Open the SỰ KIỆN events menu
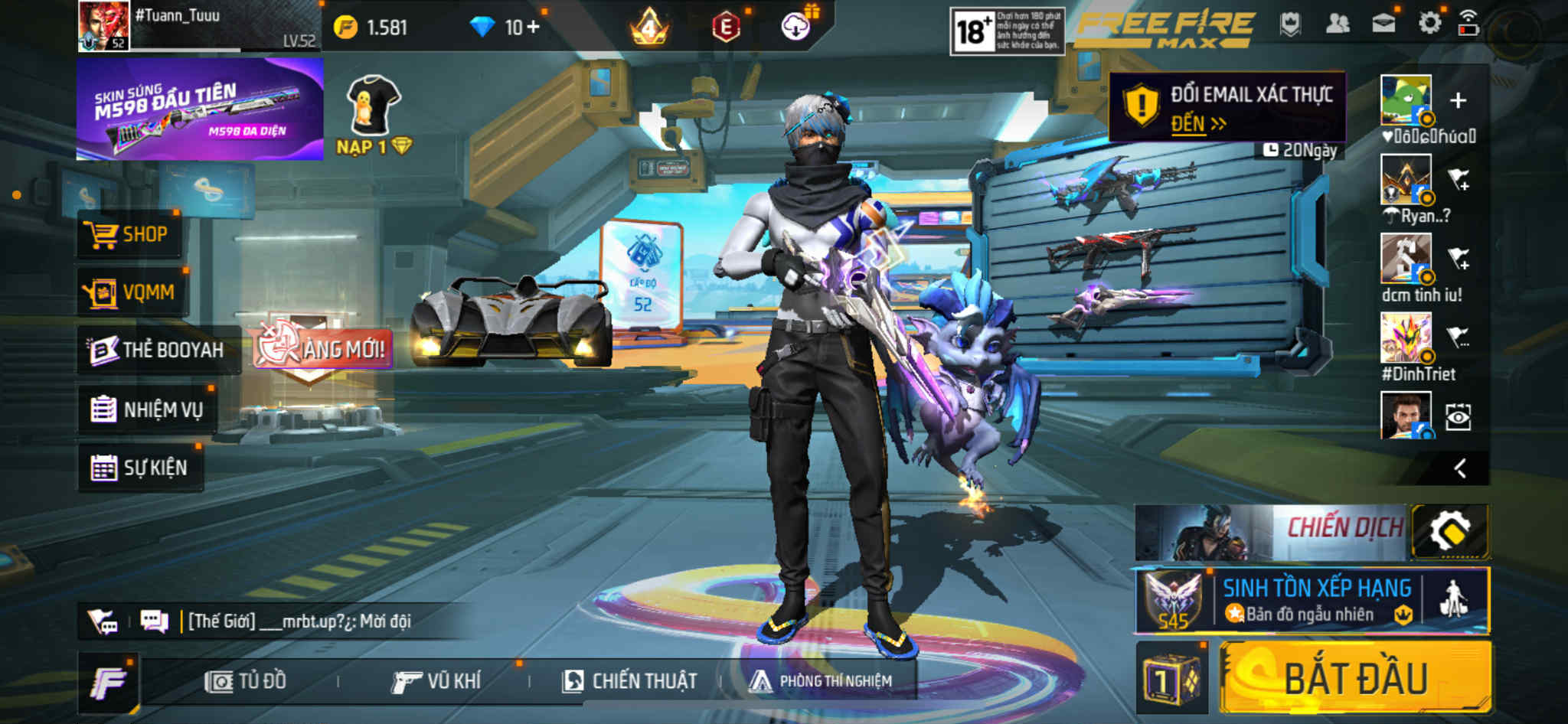 tap(140, 468)
